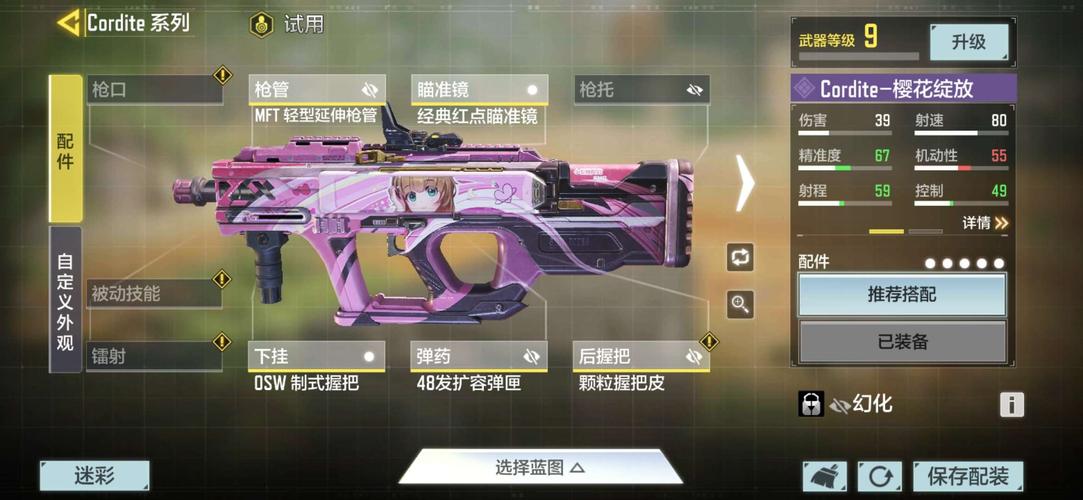The width and height of the screenshot is (1083, 500).
Task: Switch to the 自定义外观 tab
Action: coord(65,300)
